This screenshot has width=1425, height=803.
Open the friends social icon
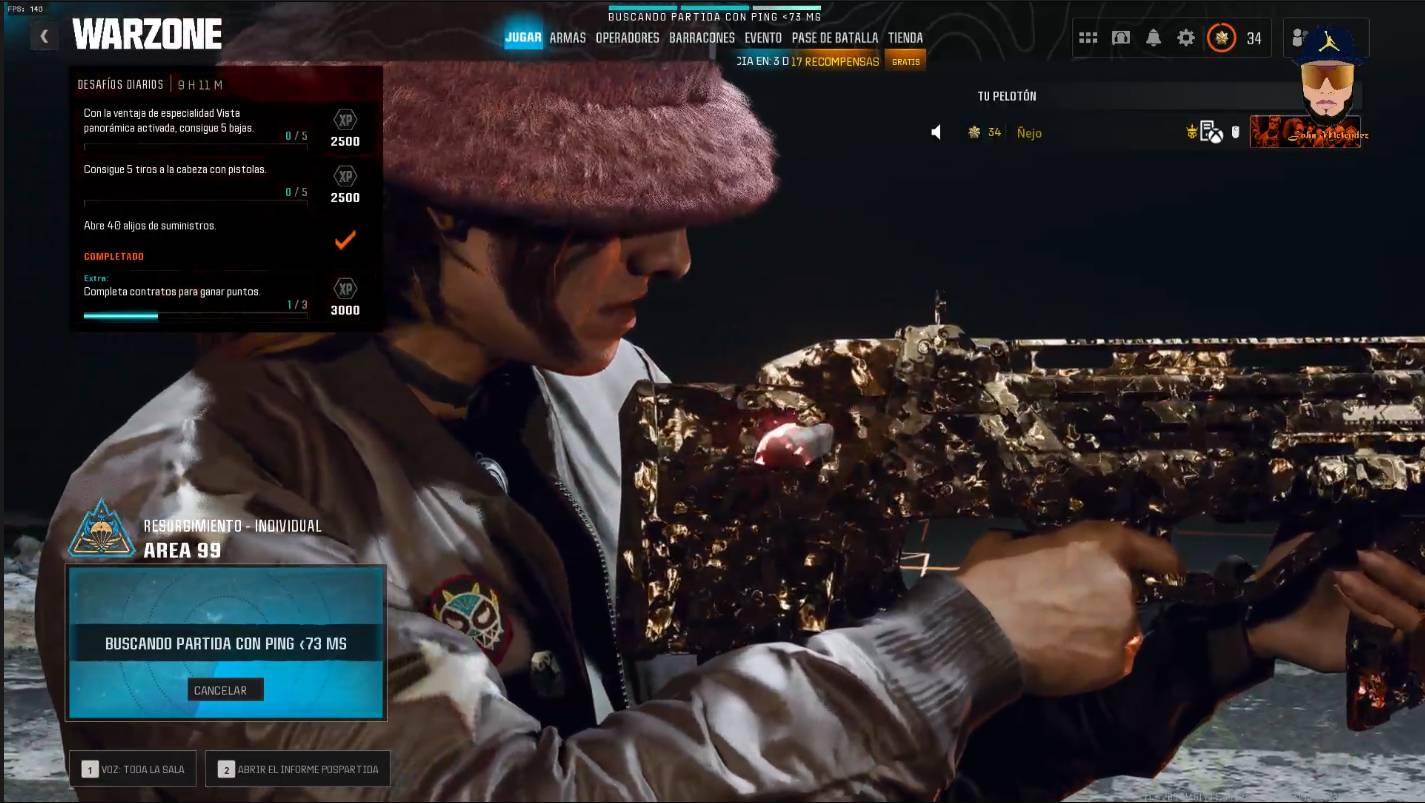click(1299, 38)
